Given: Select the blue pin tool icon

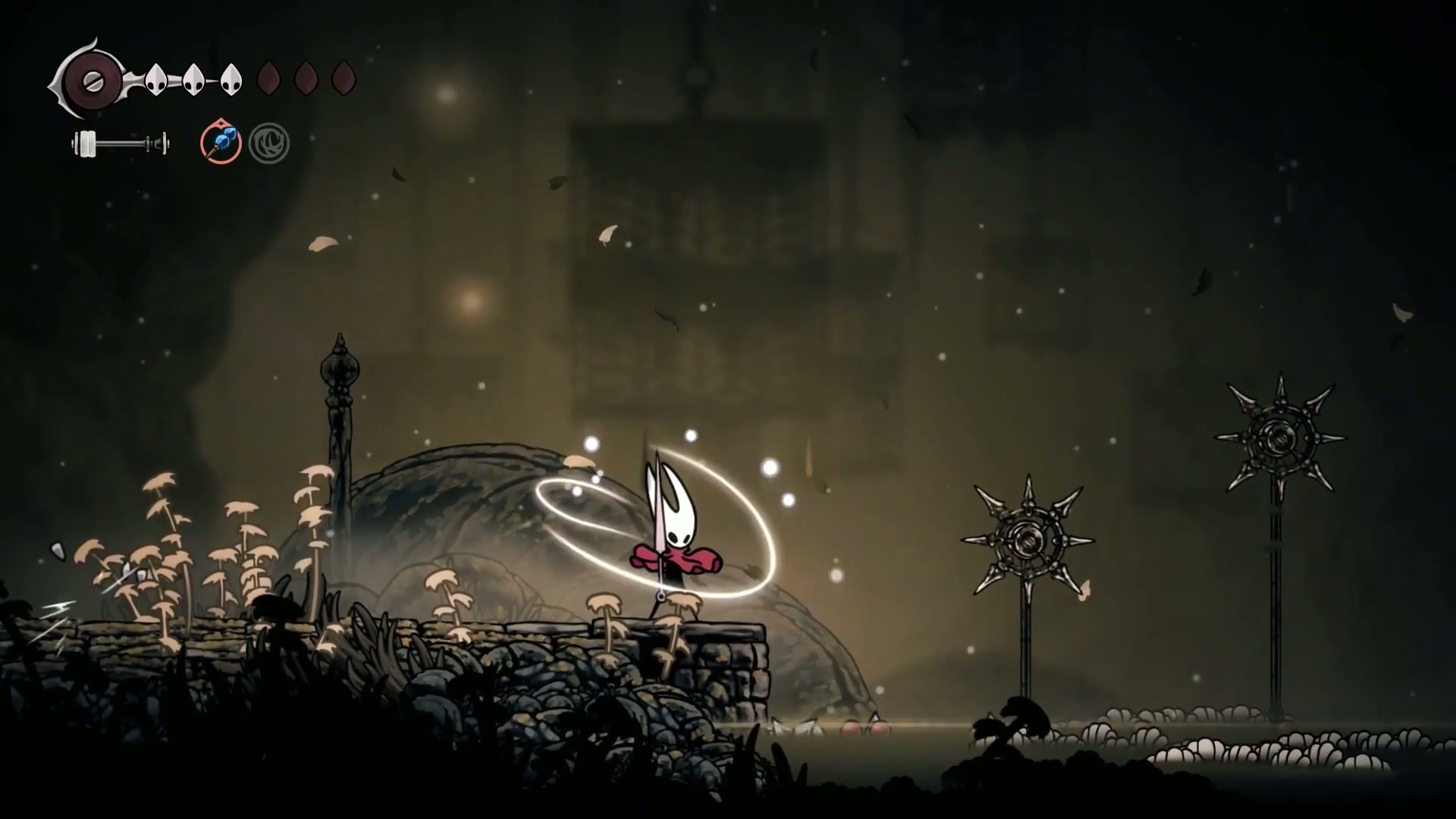Looking at the screenshot, I should pyautogui.click(x=221, y=143).
